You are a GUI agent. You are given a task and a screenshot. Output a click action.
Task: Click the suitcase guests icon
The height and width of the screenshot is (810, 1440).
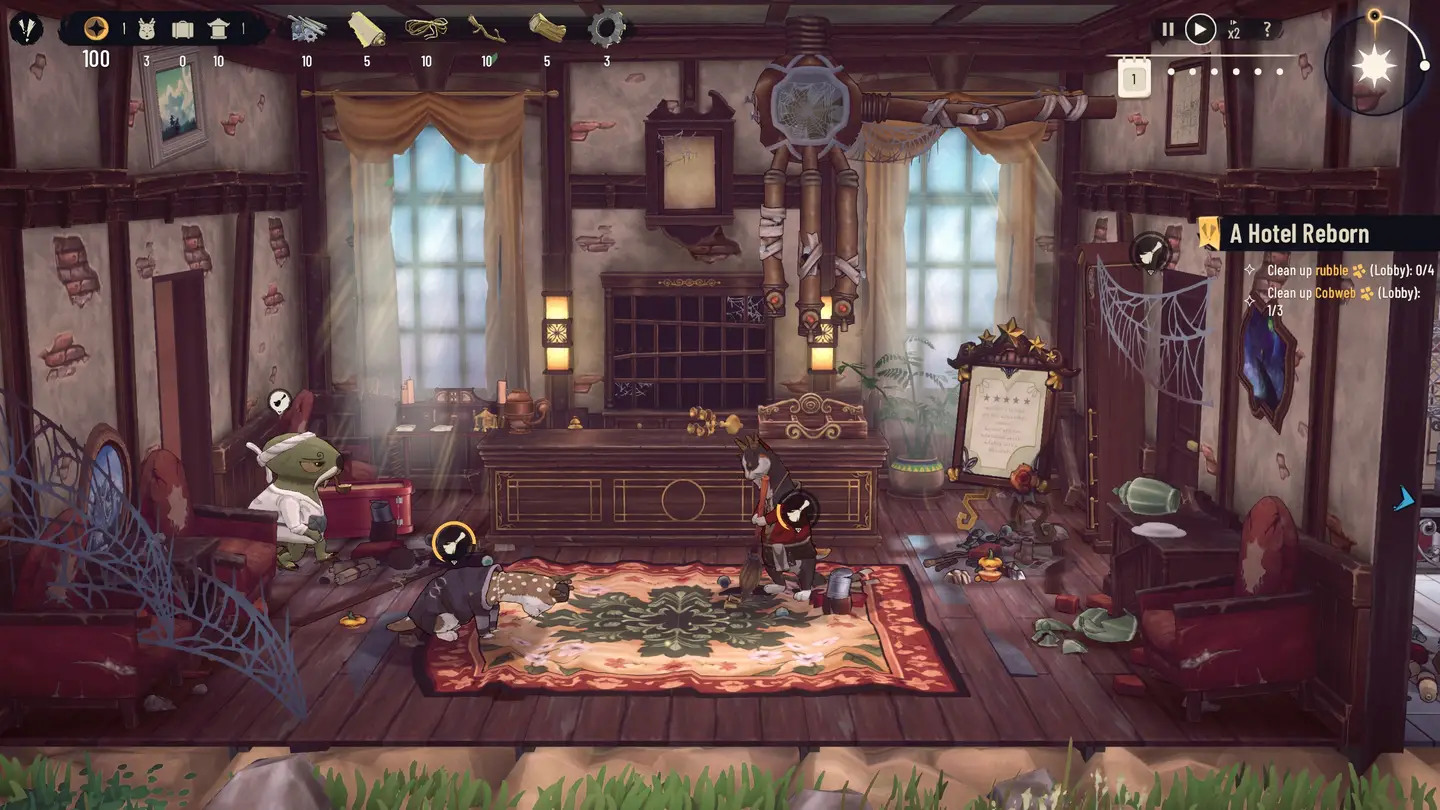[182, 29]
